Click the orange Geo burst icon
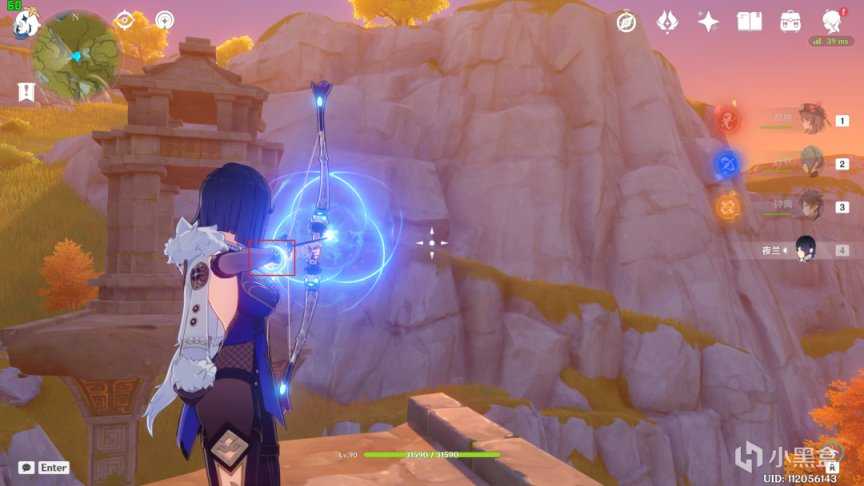 pos(727,206)
